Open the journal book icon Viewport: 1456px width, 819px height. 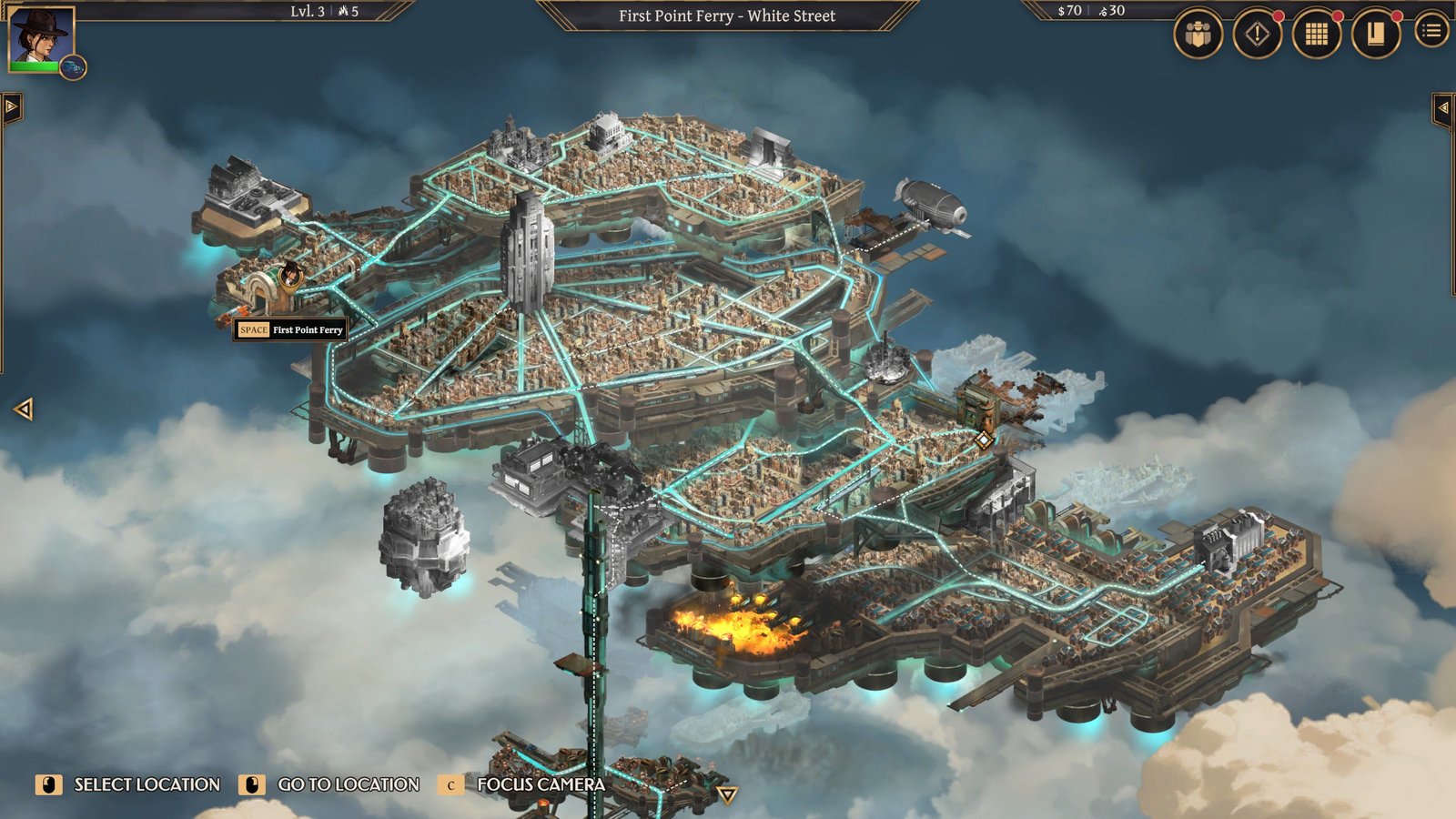point(1375,35)
